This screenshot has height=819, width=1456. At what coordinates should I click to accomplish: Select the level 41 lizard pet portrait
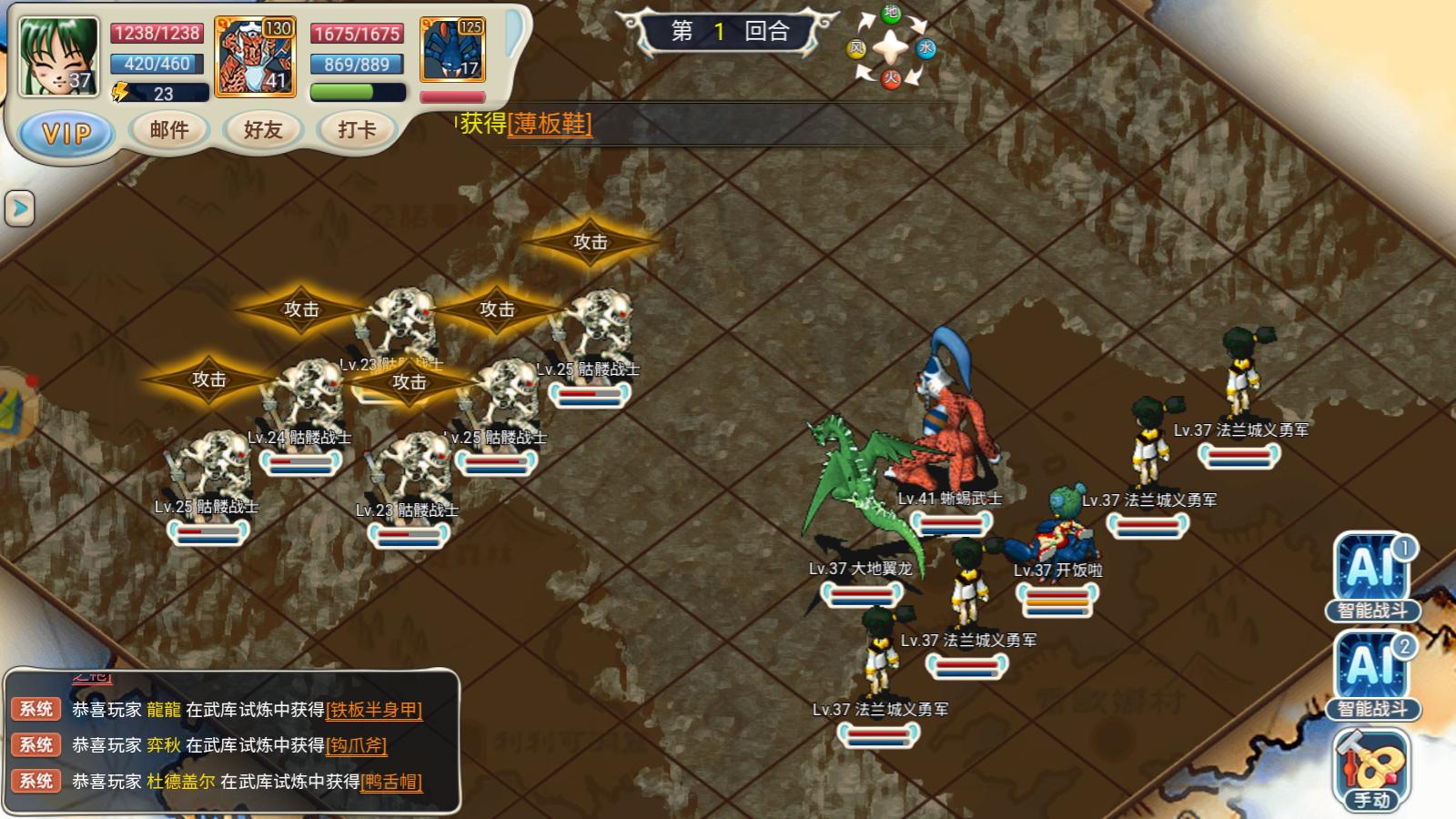[x=255, y=56]
